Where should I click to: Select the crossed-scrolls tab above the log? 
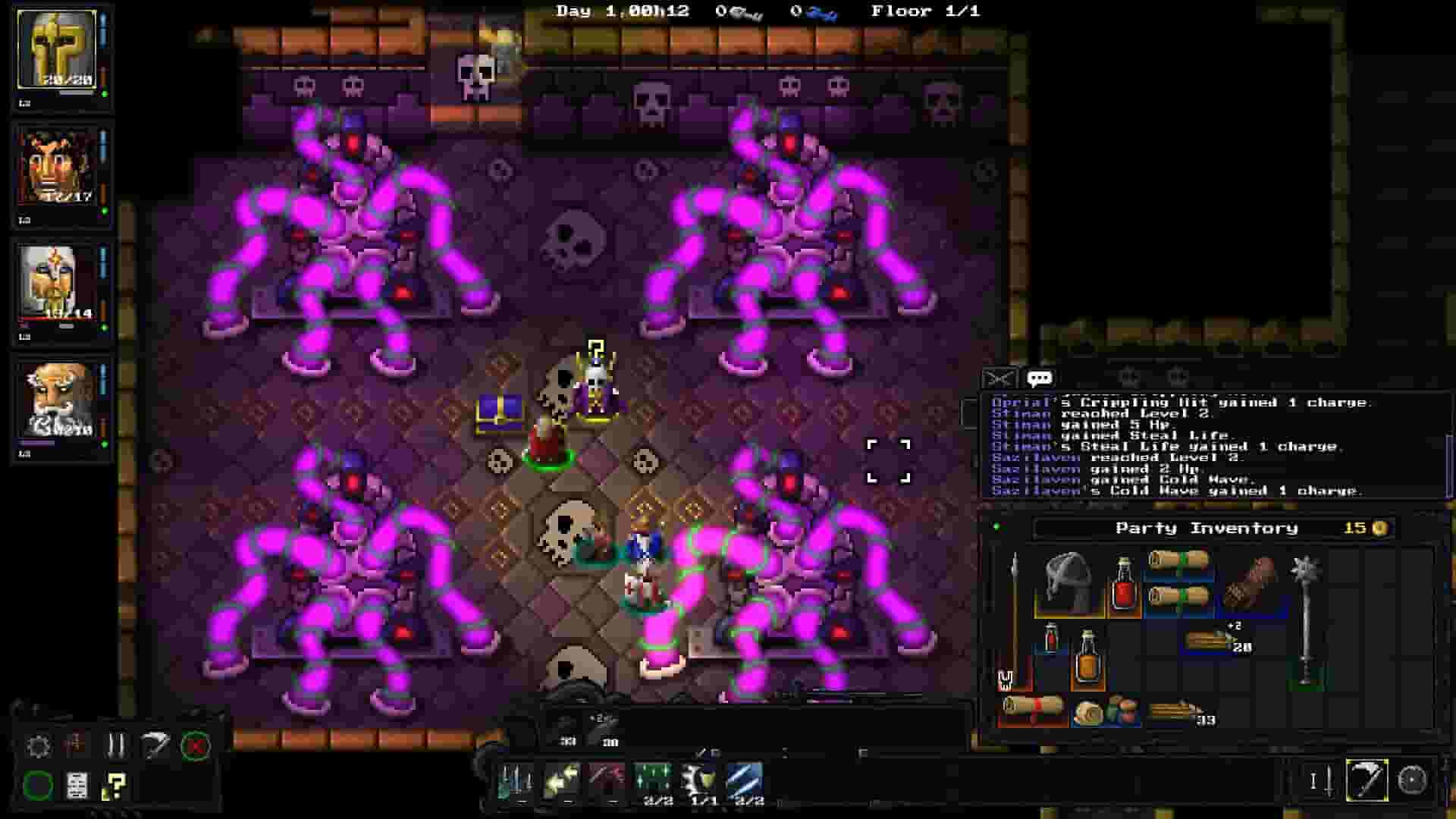coord(998,378)
